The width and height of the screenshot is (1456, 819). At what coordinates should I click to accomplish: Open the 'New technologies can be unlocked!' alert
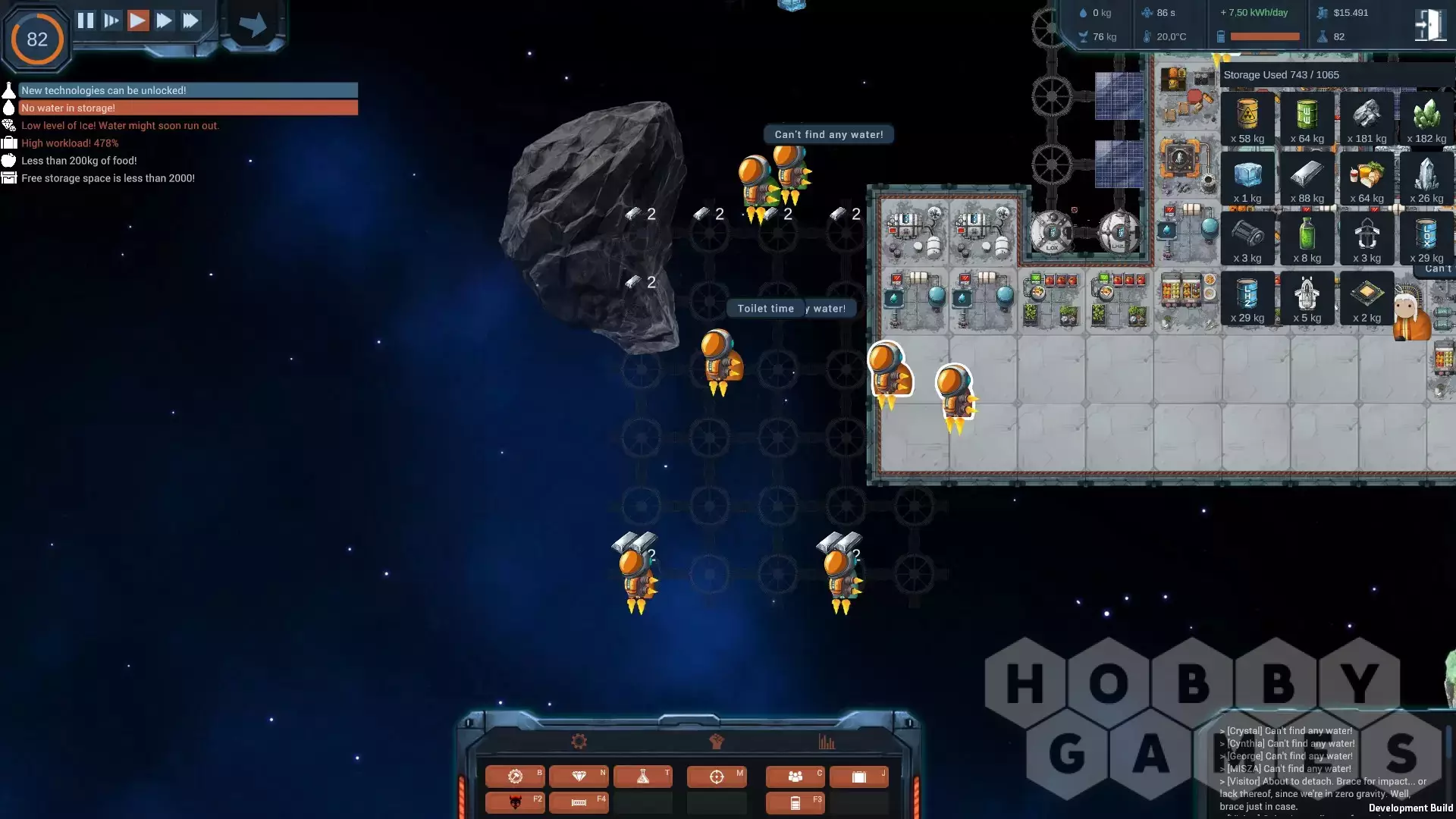pos(187,90)
